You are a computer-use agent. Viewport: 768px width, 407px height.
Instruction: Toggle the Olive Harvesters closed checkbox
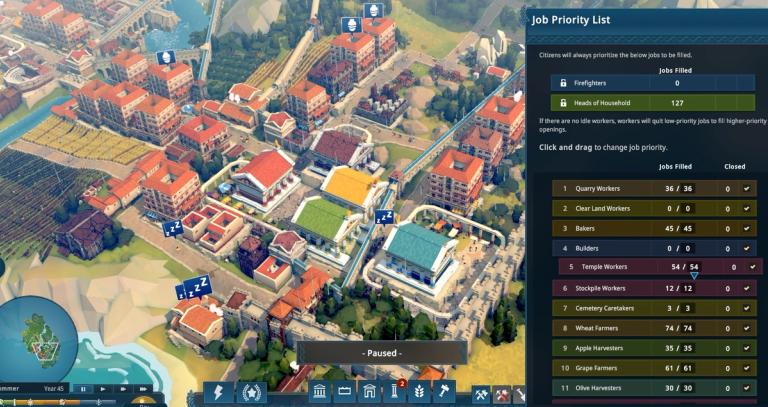746,388
